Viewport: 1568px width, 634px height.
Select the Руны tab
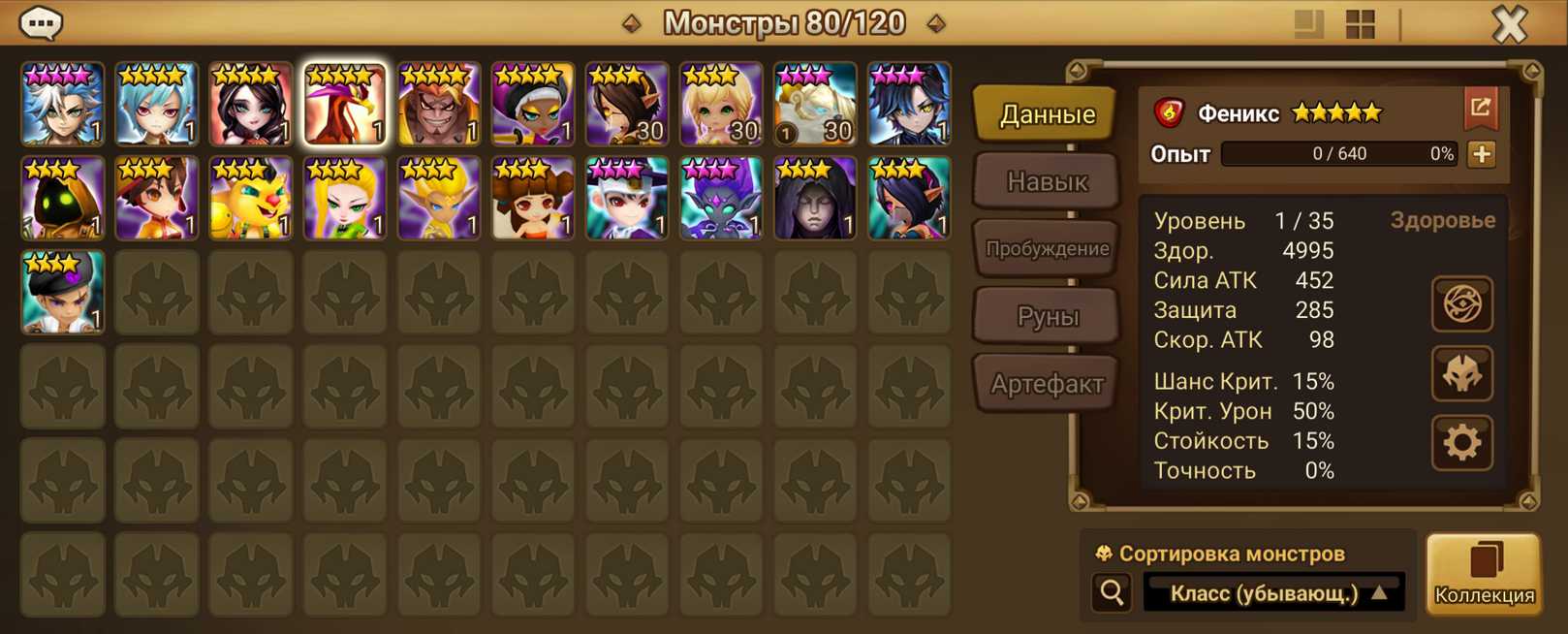pos(1047,316)
